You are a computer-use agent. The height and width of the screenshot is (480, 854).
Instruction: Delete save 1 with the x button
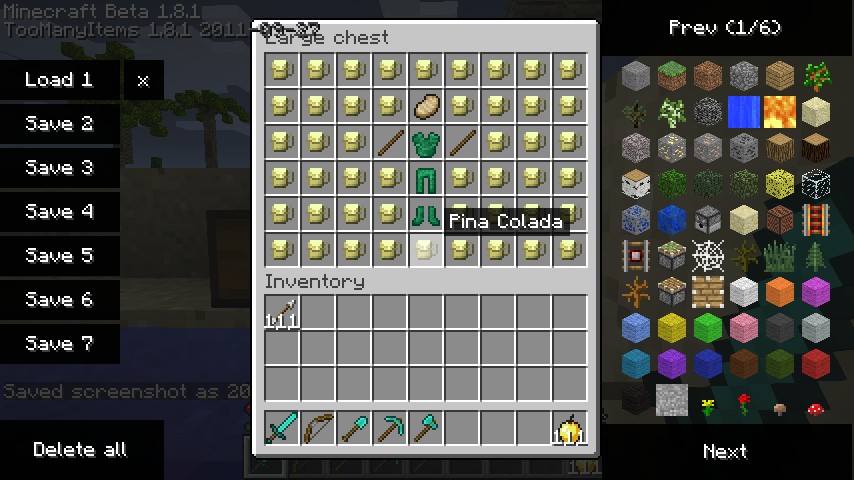(x=143, y=81)
